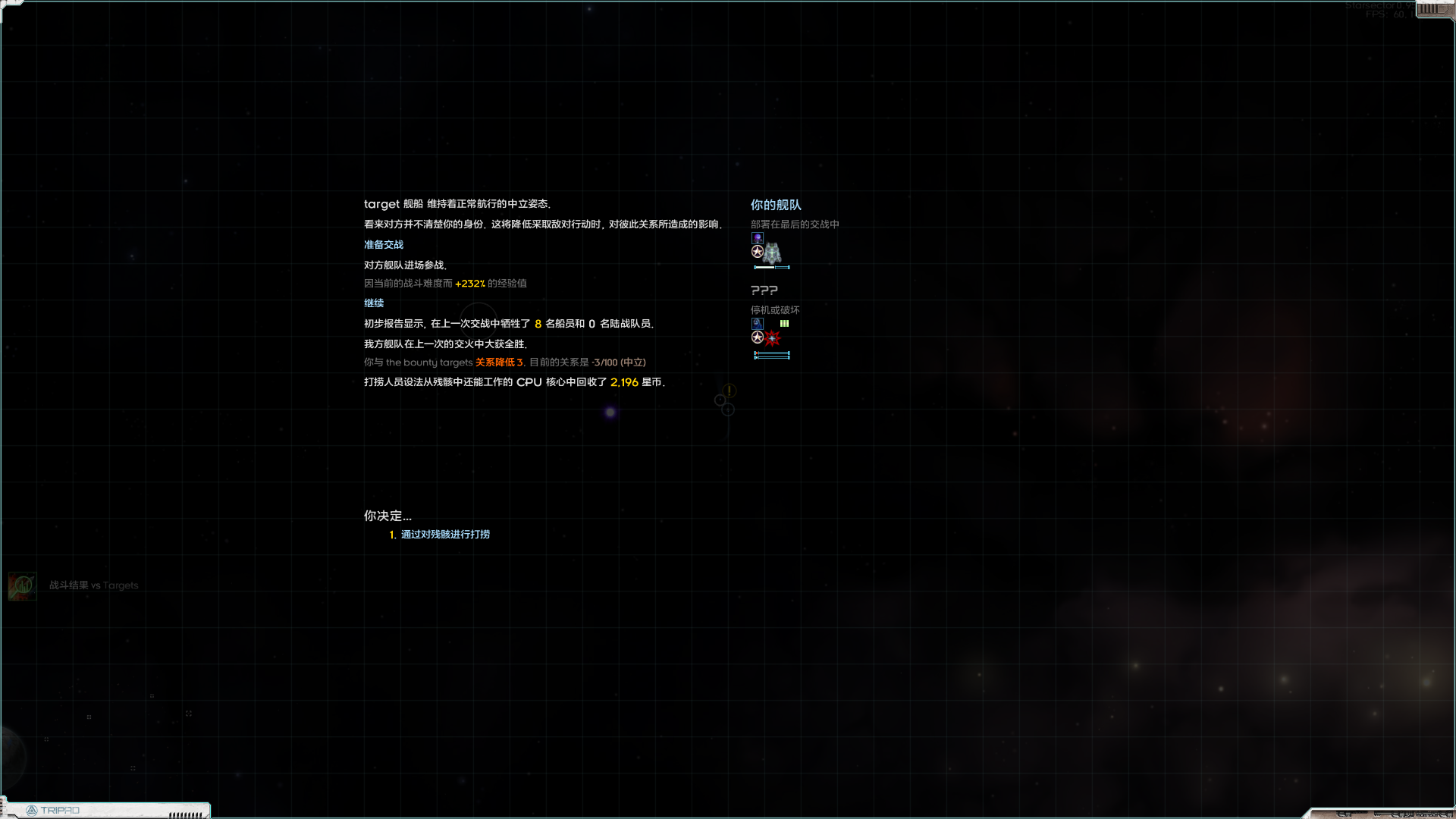
Task: Click the 关系降低3 relationship change text
Action: tap(497, 362)
